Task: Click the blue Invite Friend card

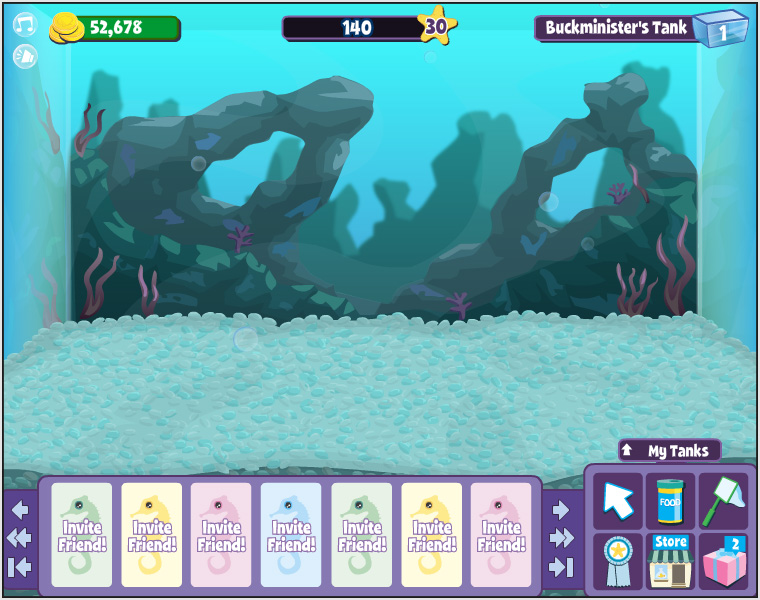Action: click(x=291, y=535)
